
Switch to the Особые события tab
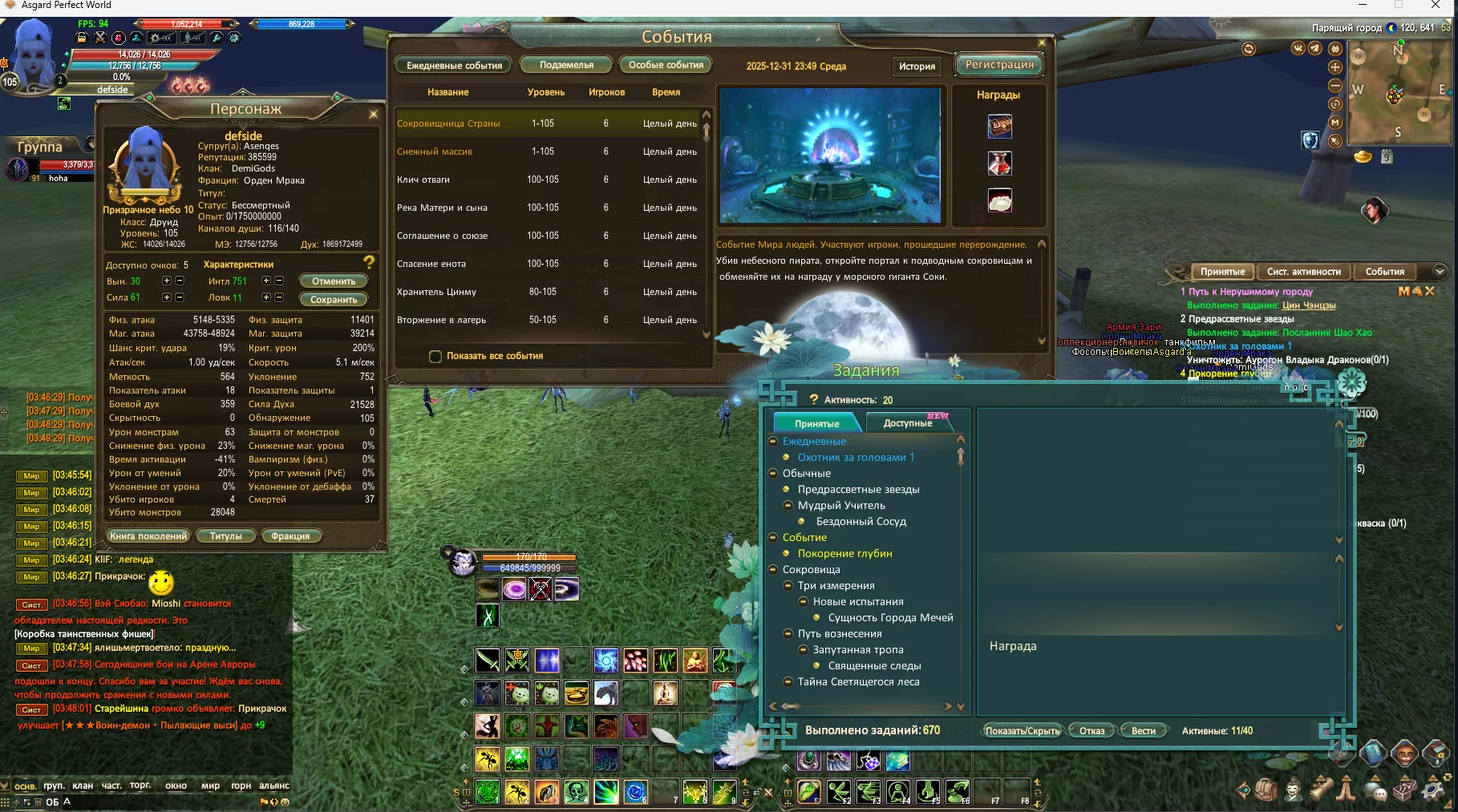(x=666, y=65)
